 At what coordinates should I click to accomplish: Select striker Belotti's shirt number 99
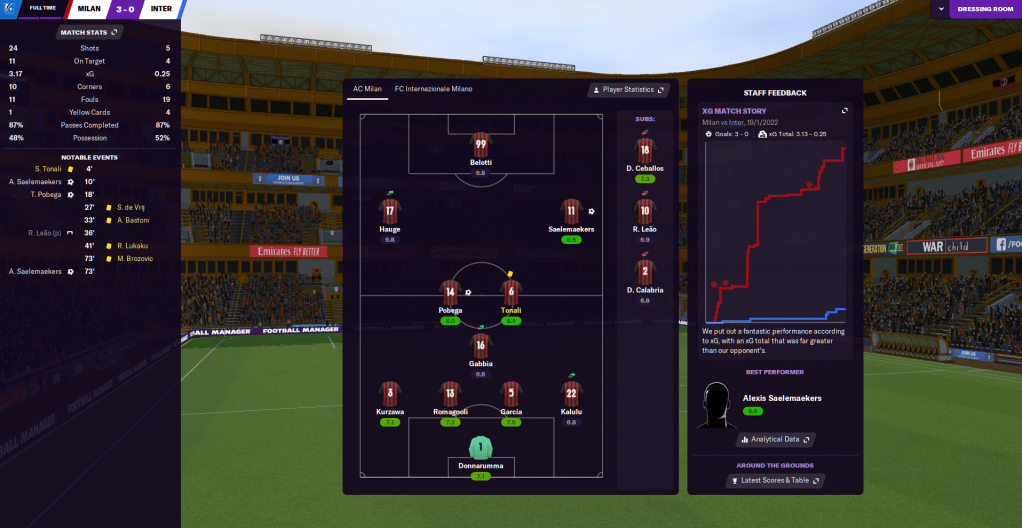481,145
